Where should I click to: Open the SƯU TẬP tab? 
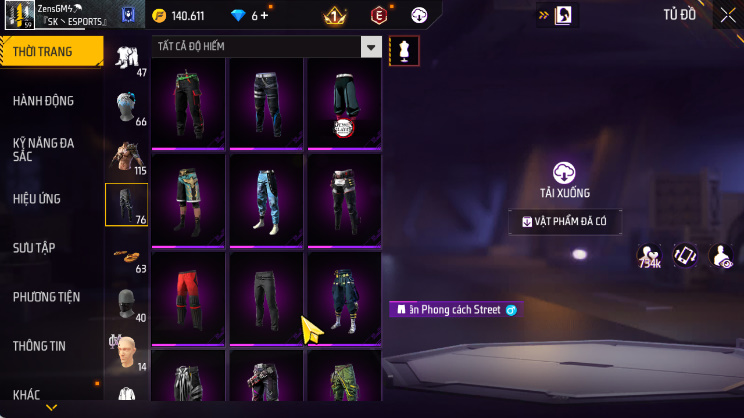point(34,248)
